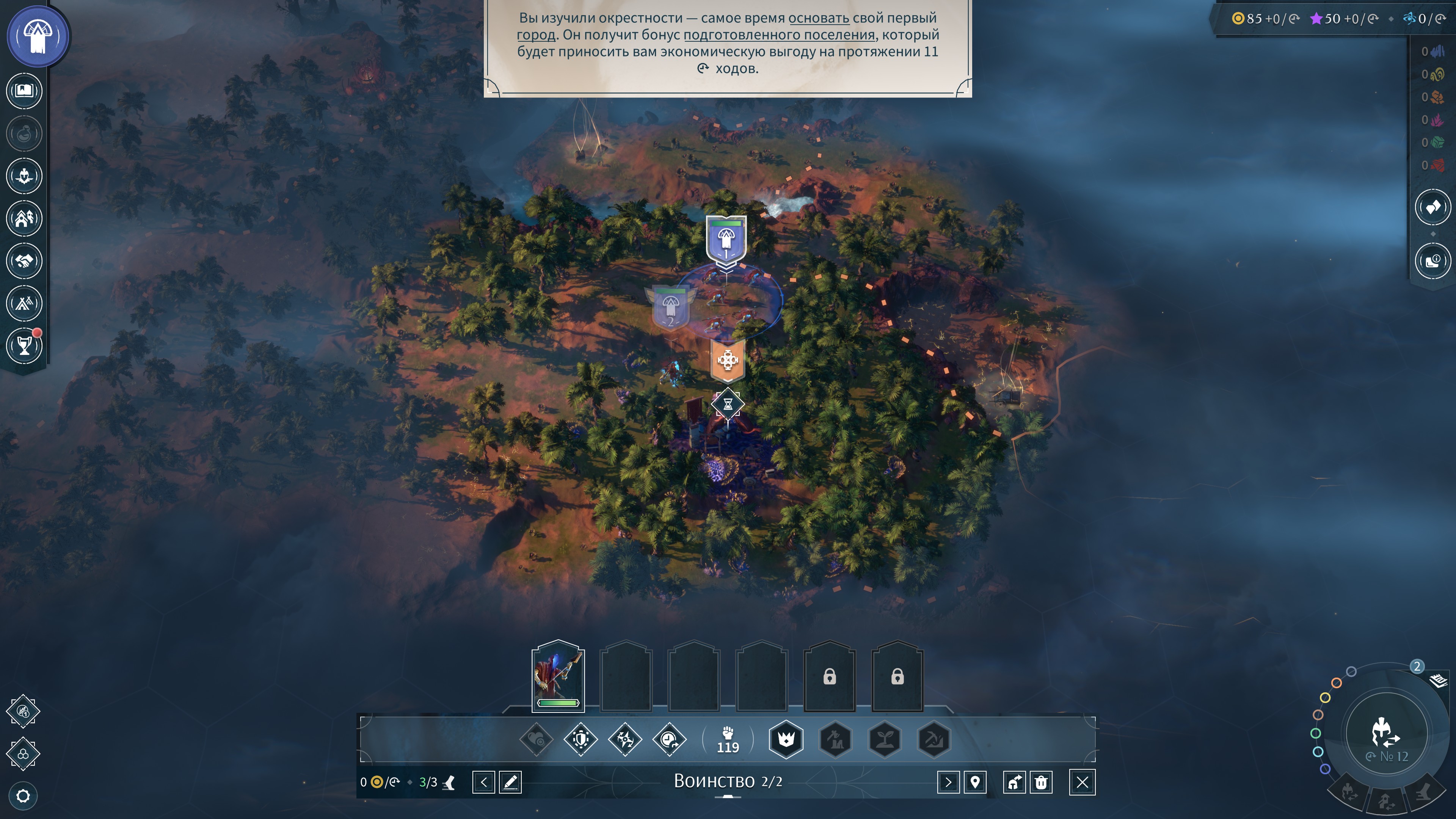Image resolution: width=1456 pixels, height=819 pixels.
Task: Open the cities buildings menu
Action: point(24,218)
